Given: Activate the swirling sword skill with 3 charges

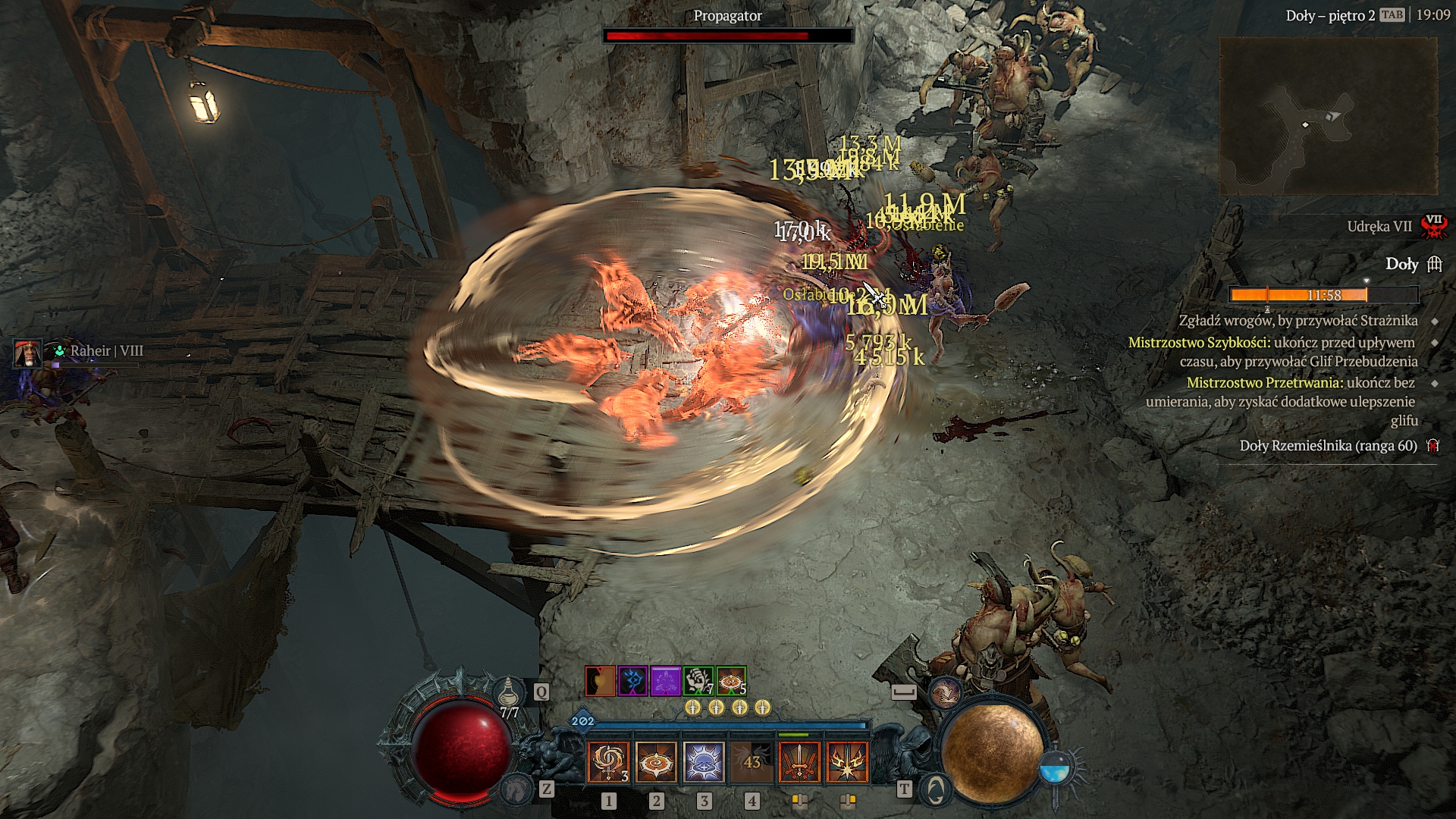Looking at the screenshot, I should tap(608, 761).
